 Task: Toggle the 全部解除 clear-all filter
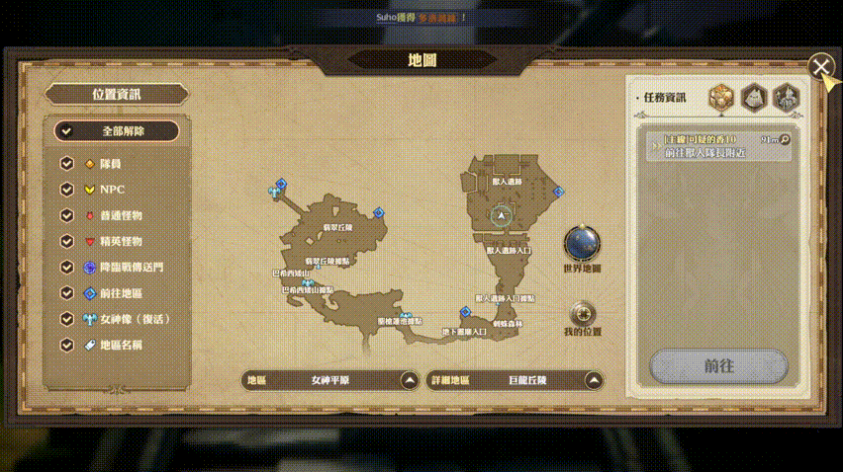coord(117,131)
